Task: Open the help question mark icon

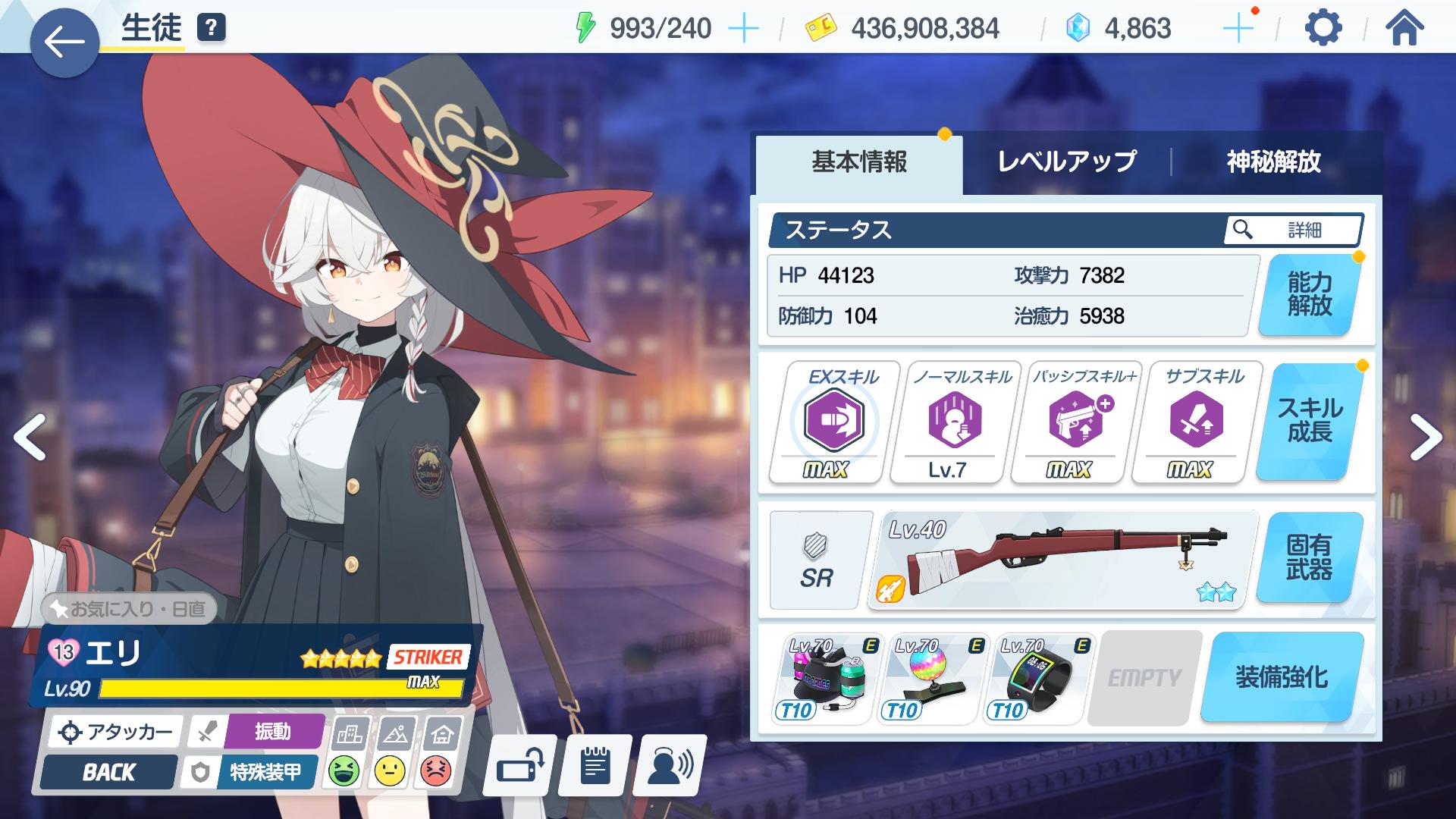Action: tap(211, 29)
